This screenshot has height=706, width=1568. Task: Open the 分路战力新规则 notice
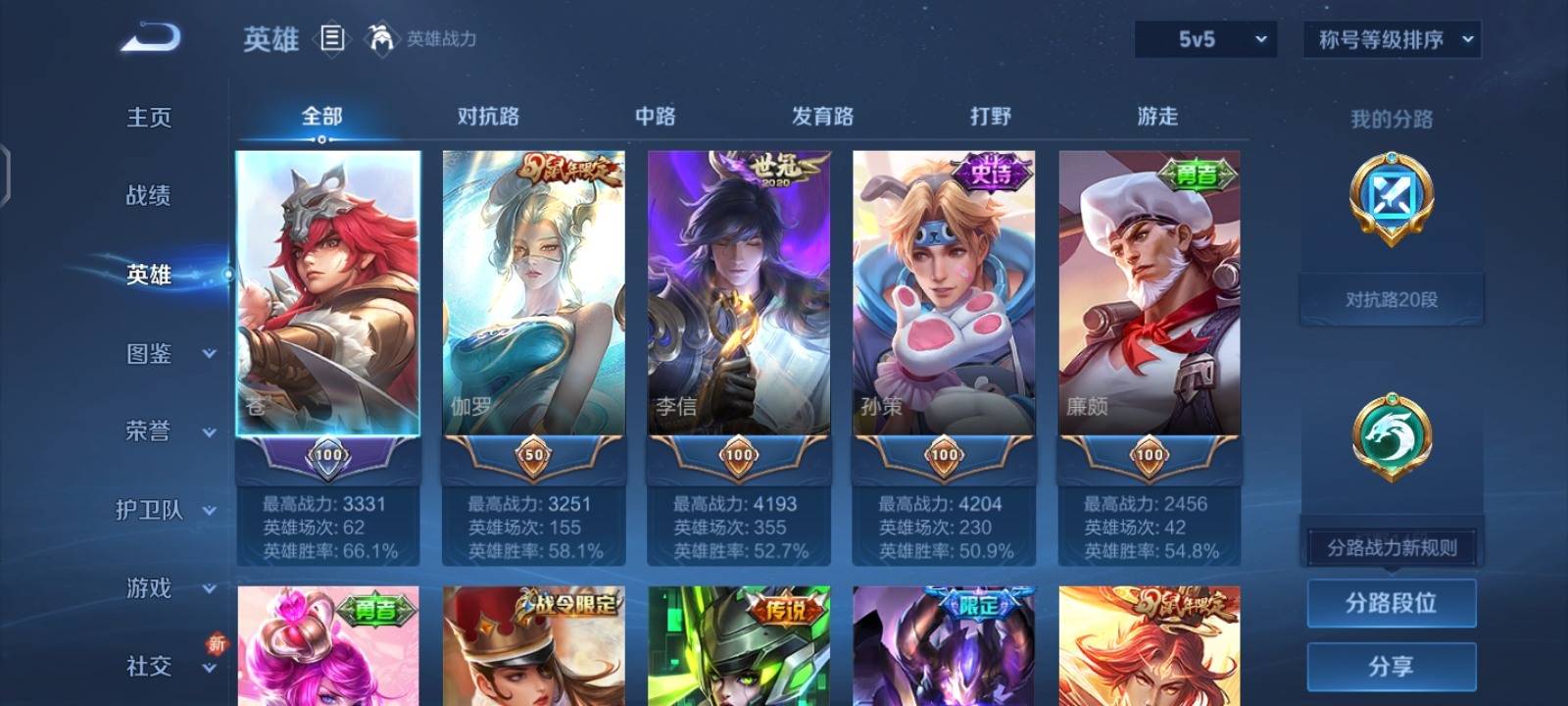tap(1392, 547)
